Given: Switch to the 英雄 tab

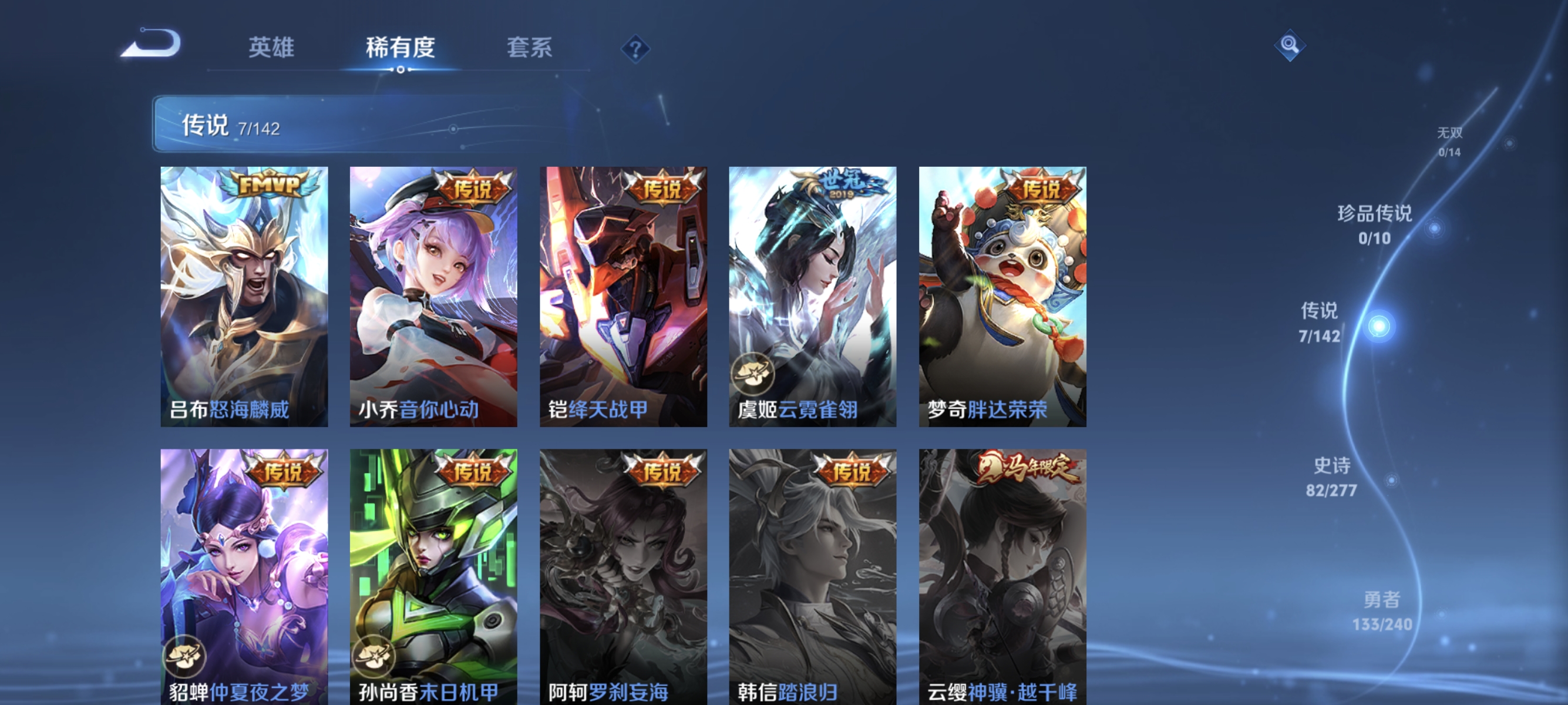Looking at the screenshot, I should [x=272, y=48].
